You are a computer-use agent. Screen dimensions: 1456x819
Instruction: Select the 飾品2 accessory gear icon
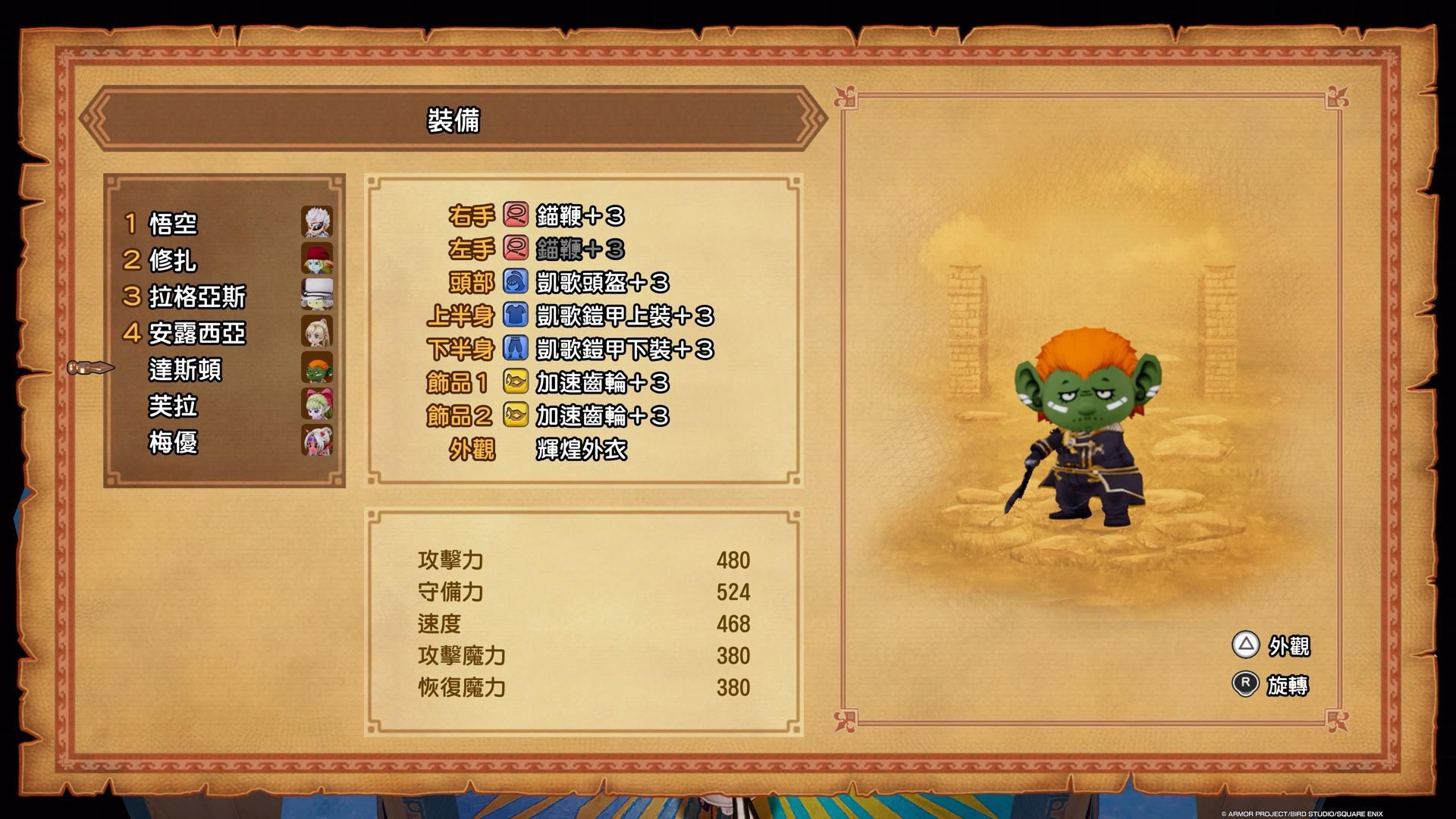[514, 416]
